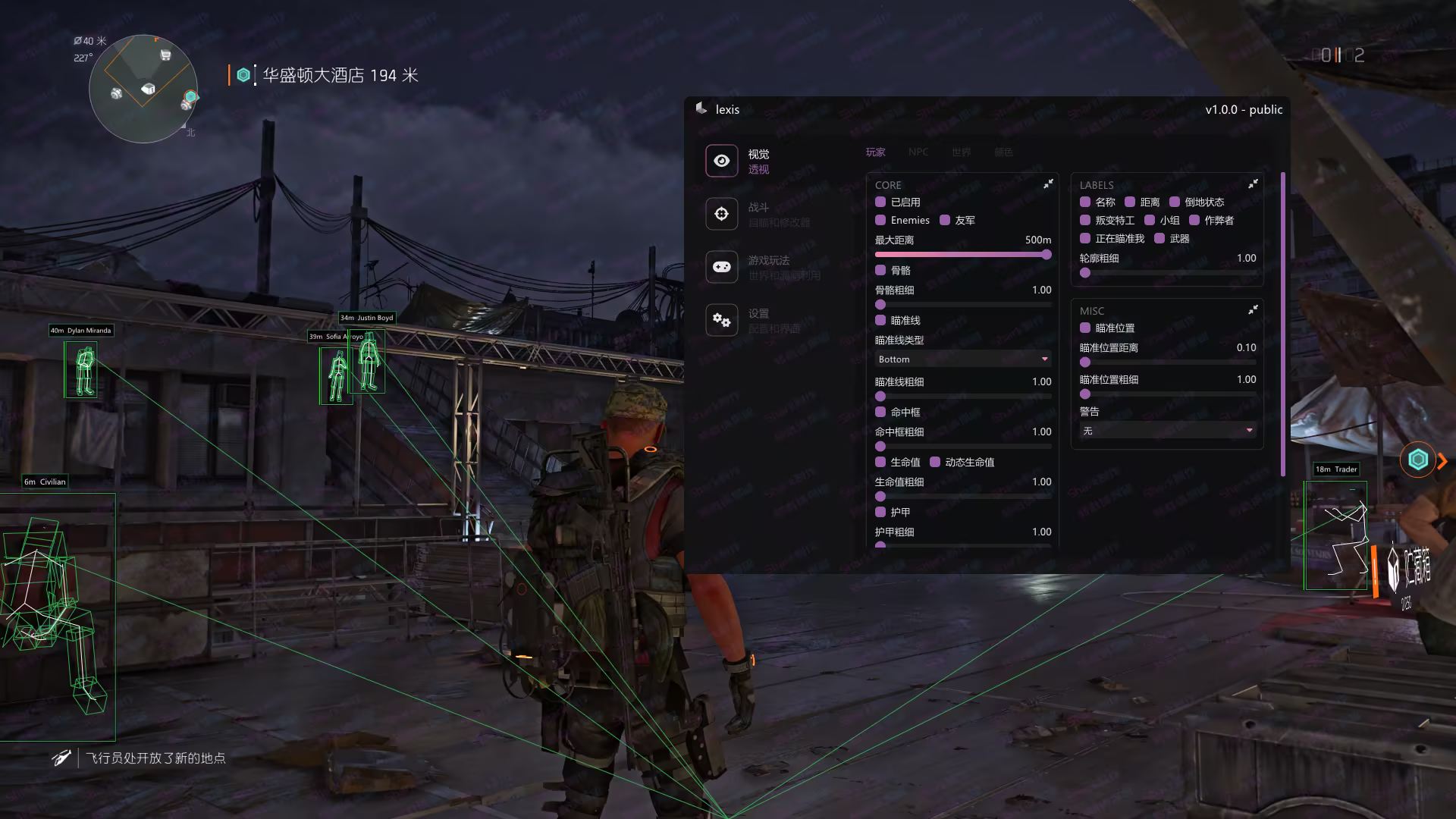Click the 最大距离 (max distance) slider handle

click(1046, 255)
